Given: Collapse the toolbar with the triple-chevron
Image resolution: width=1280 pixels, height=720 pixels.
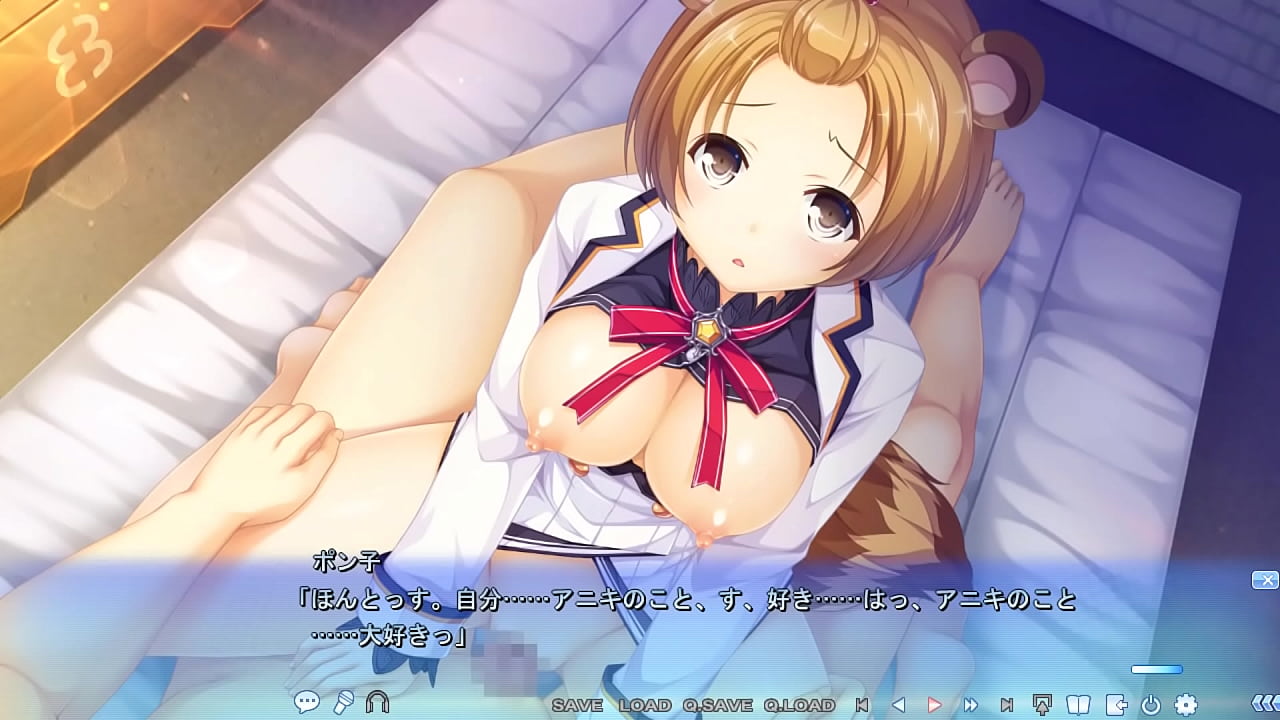Looking at the screenshot, I should click(1264, 704).
